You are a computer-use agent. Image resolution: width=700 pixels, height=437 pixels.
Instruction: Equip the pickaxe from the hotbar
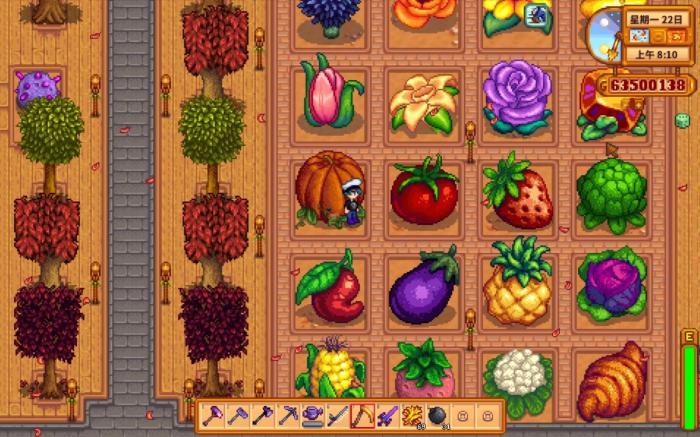click(x=290, y=414)
